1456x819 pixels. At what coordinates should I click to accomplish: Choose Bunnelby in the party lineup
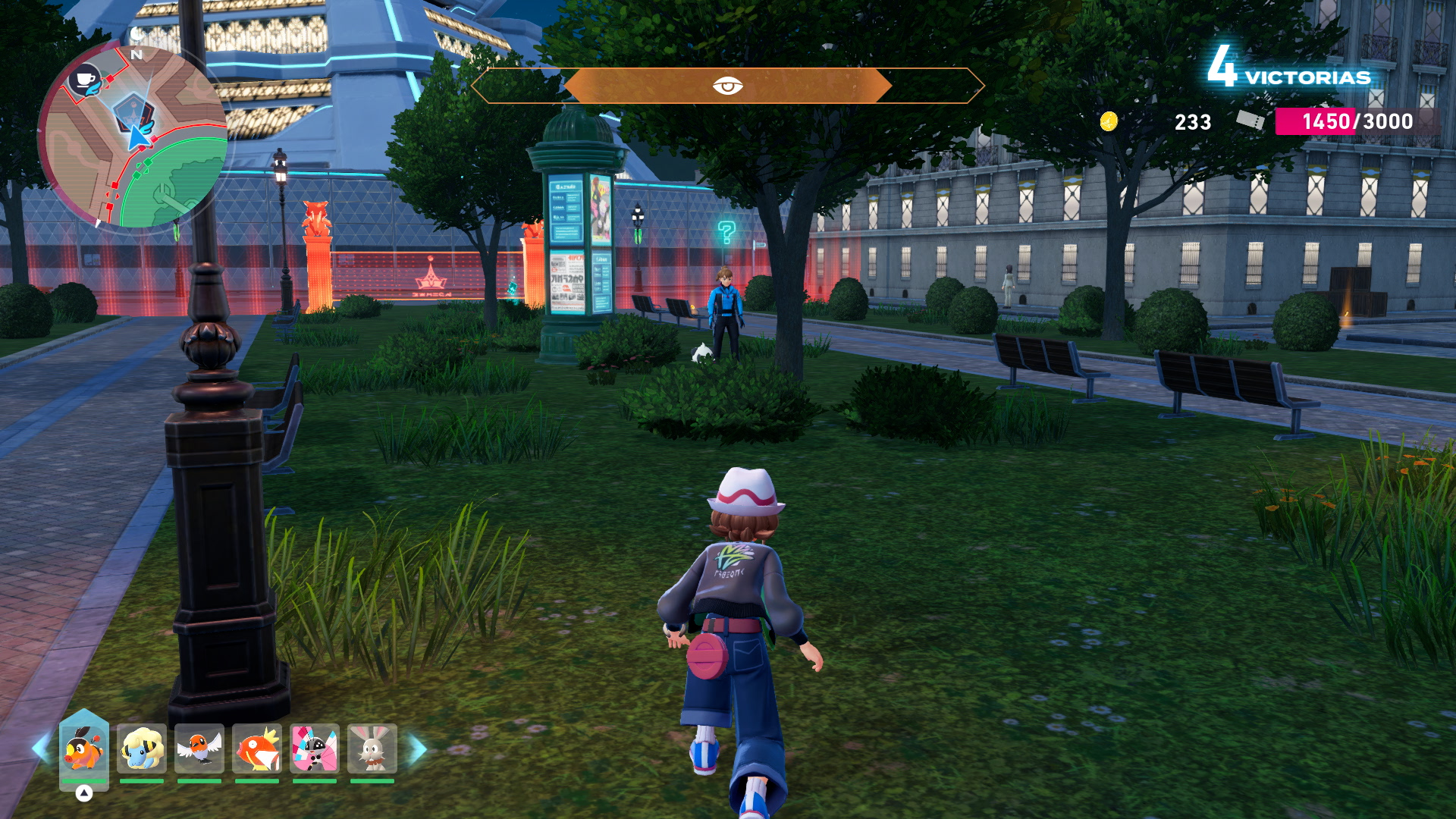click(x=372, y=748)
